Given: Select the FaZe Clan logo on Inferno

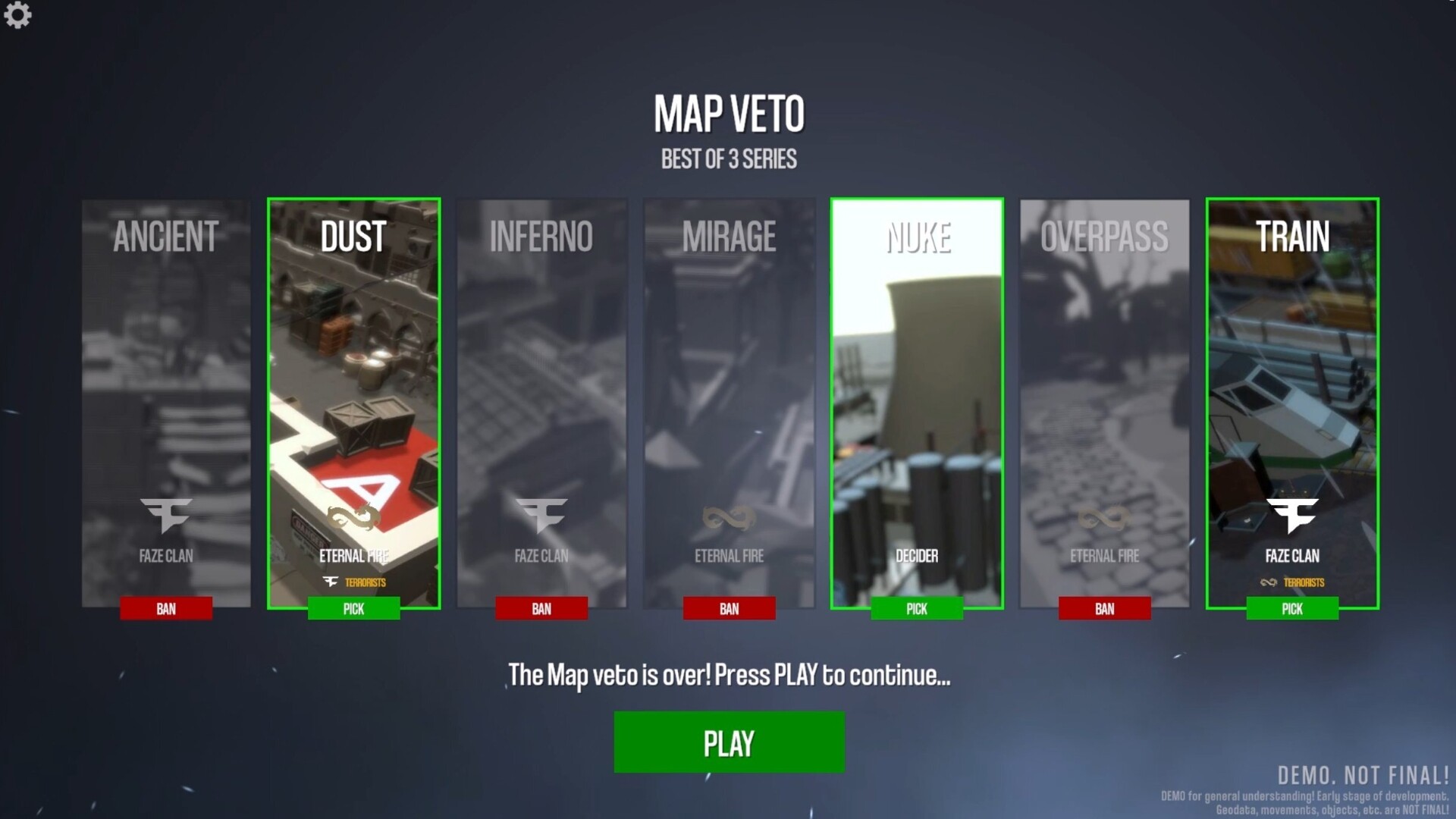Looking at the screenshot, I should [541, 516].
